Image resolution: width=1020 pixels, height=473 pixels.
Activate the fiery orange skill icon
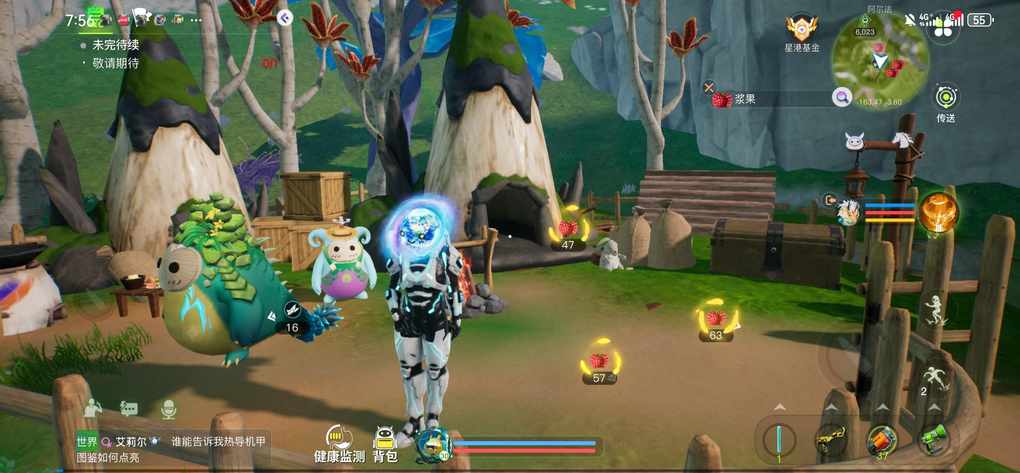coord(939,212)
